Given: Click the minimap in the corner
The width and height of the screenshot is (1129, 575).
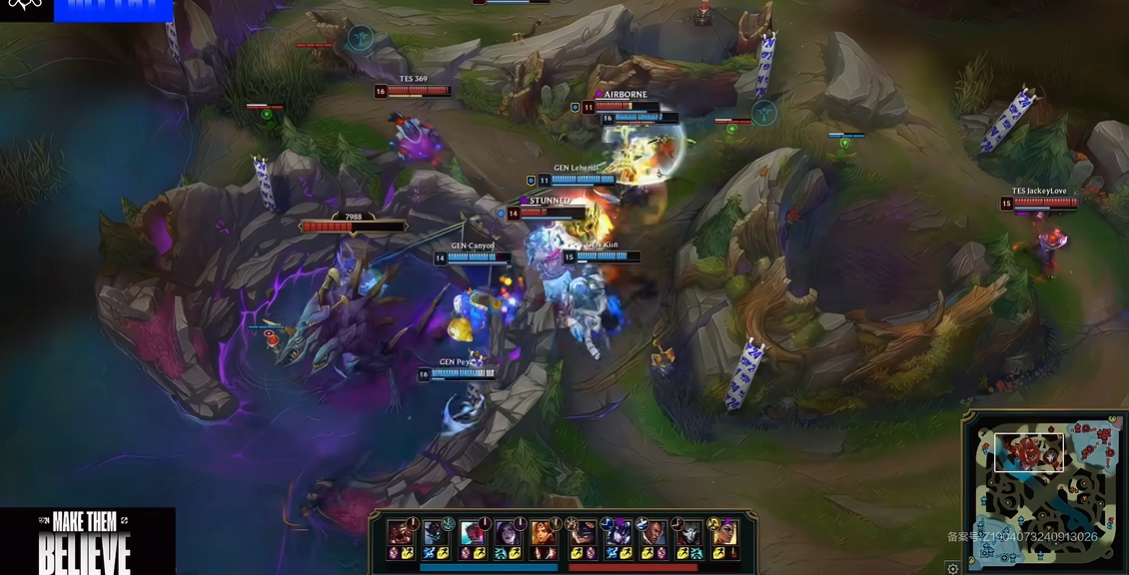Looking at the screenshot, I should point(1046,492).
